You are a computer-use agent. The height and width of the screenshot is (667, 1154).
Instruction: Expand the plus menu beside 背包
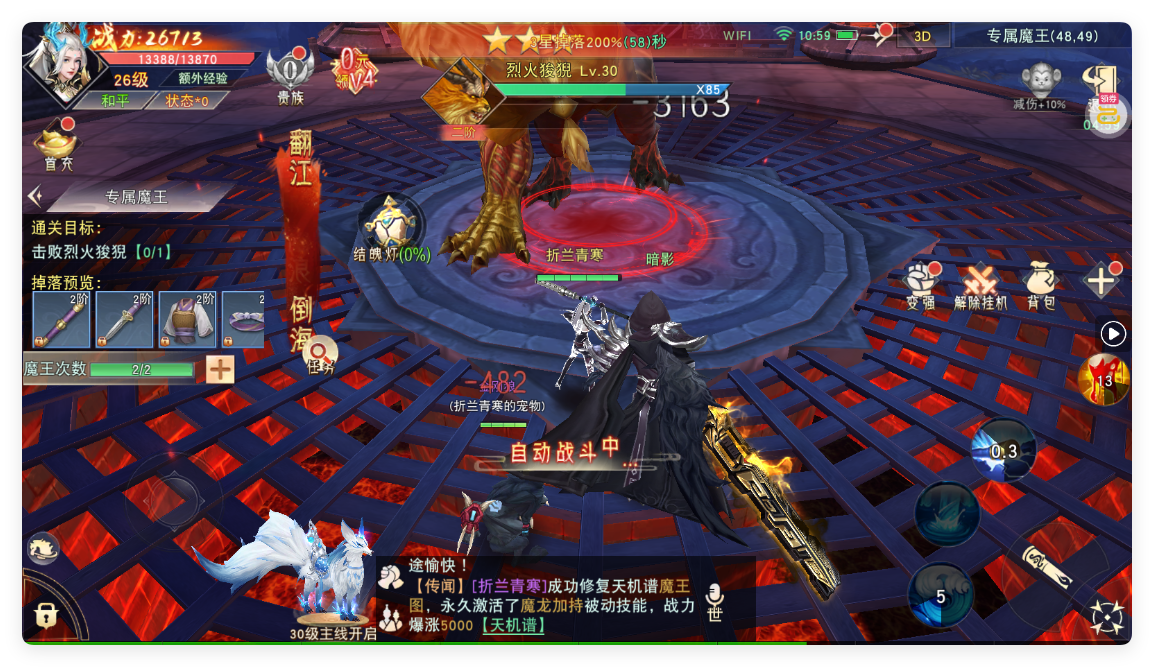[x=1102, y=281]
